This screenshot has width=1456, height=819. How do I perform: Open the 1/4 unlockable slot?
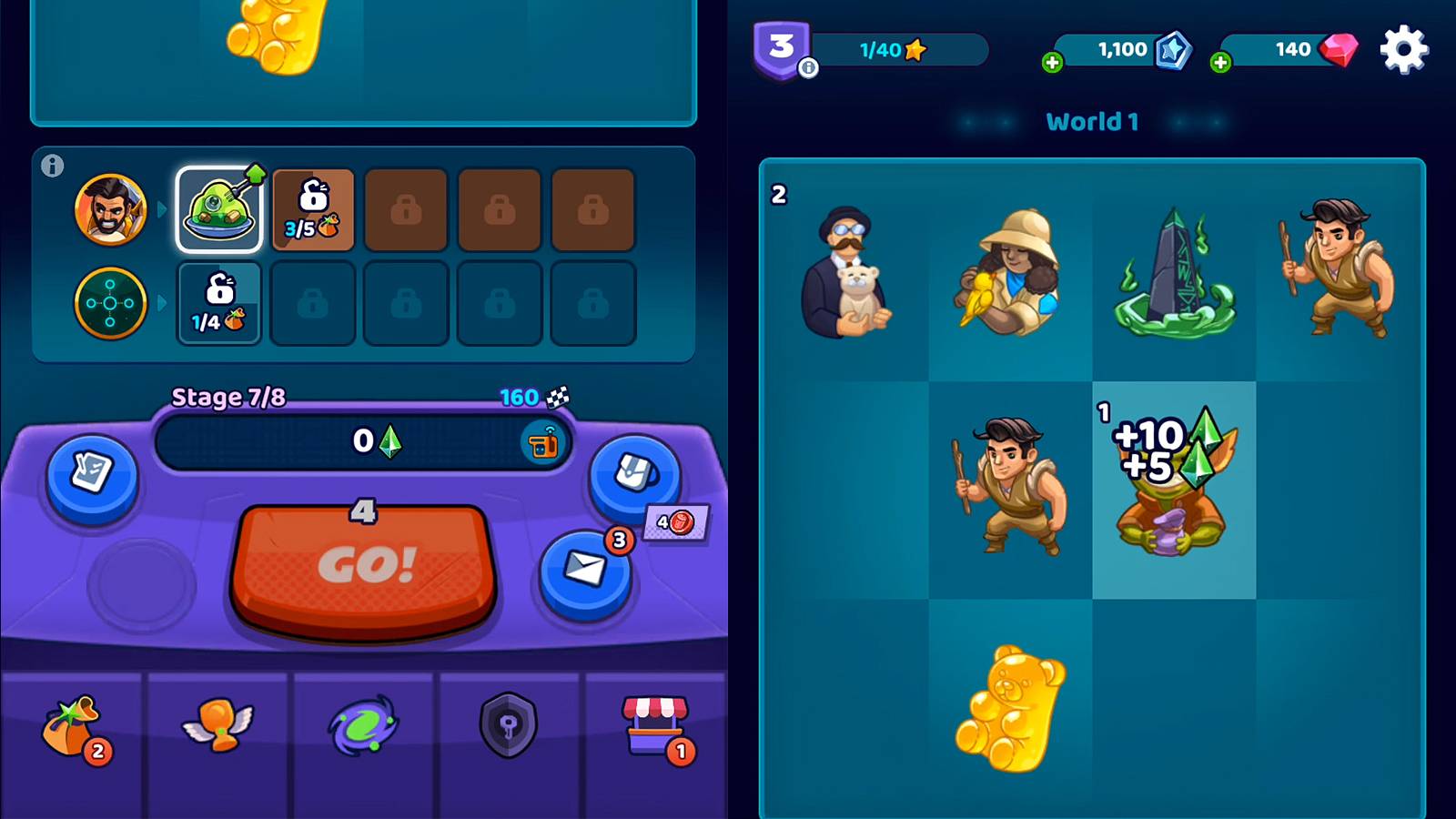(219, 303)
